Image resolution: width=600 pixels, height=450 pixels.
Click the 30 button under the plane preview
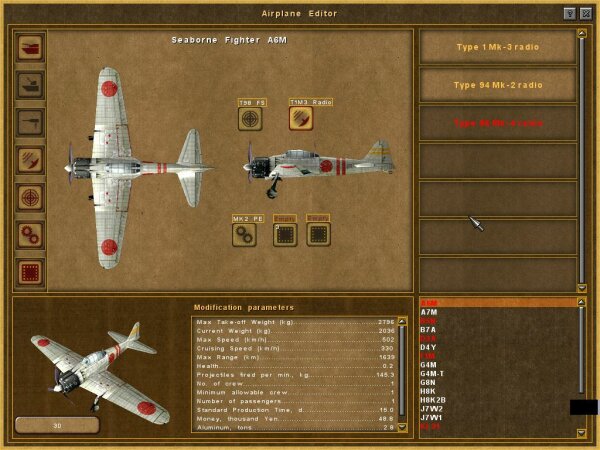tap(56, 424)
